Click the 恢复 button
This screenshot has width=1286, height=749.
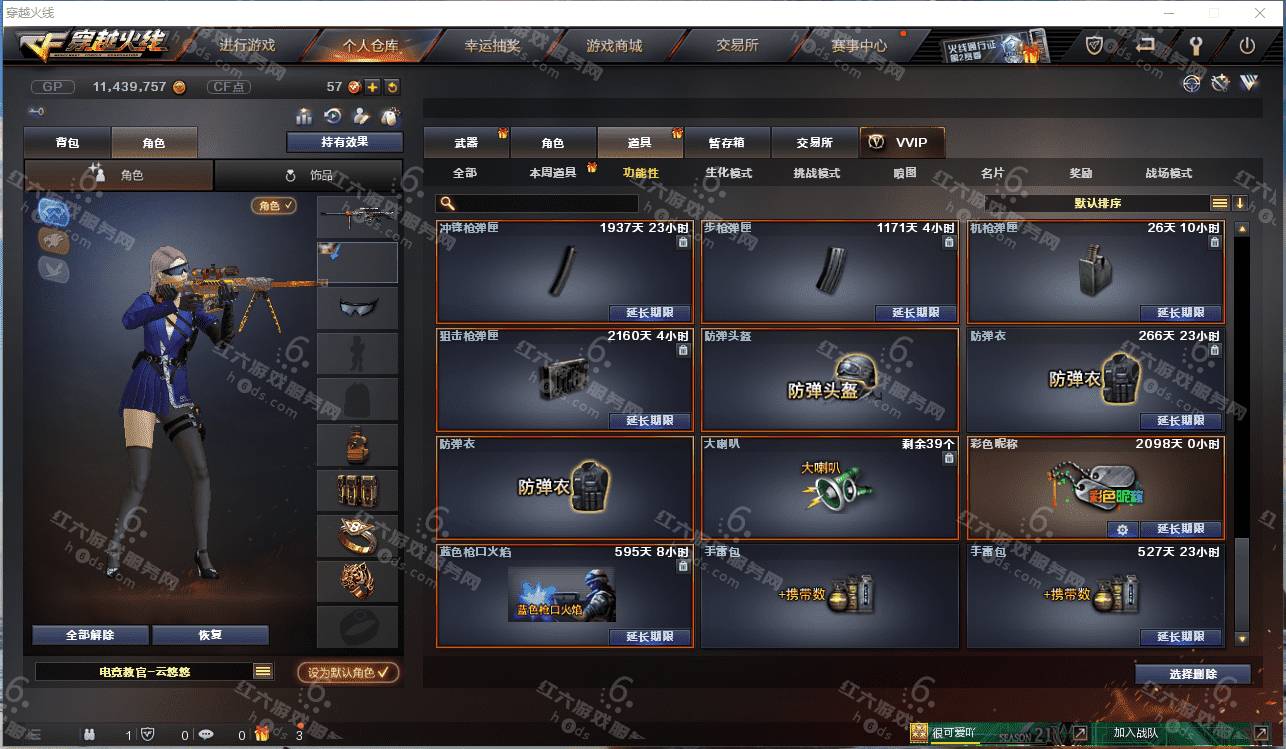pos(210,635)
